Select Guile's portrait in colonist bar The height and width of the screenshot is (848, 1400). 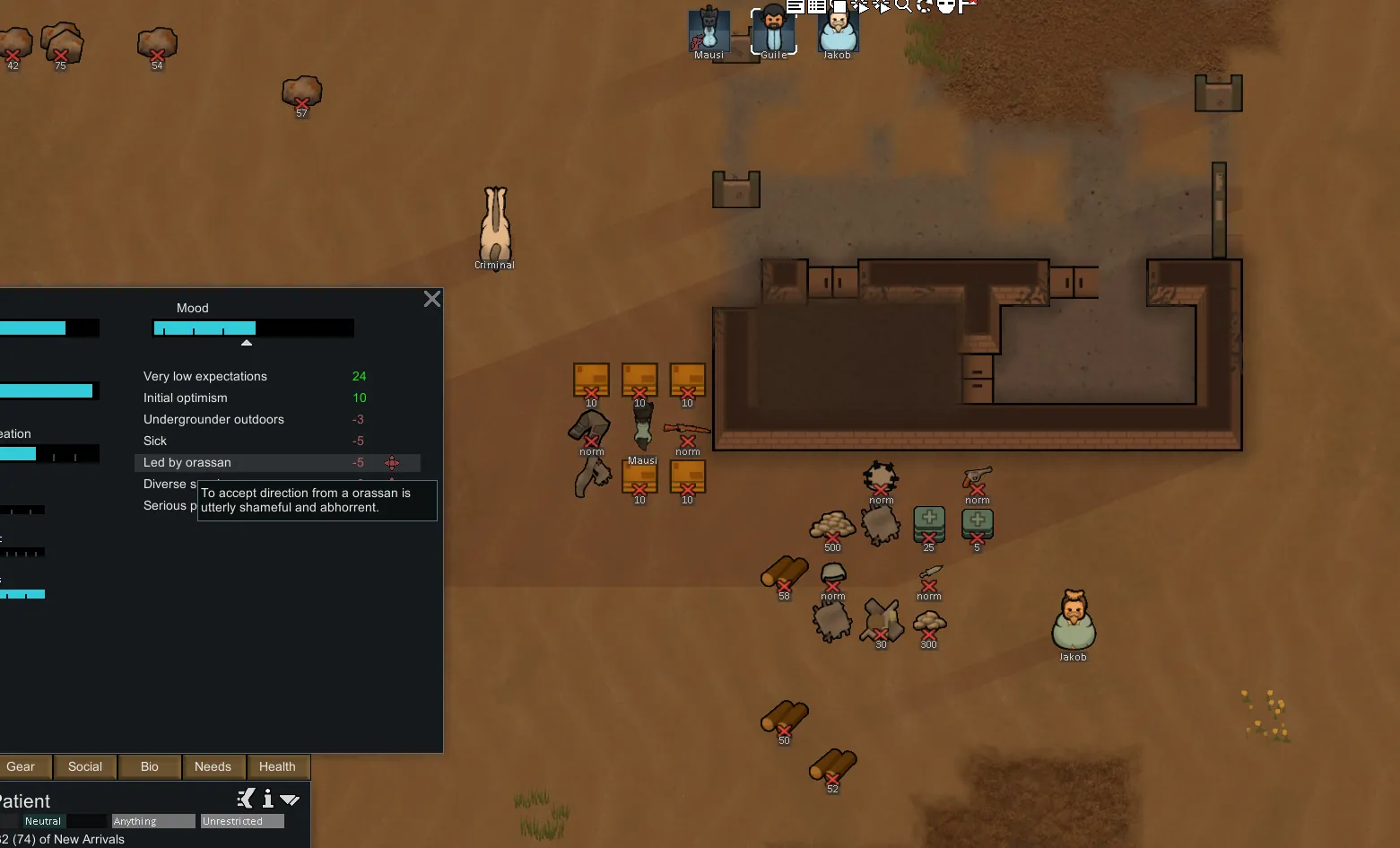click(x=773, y=31)
